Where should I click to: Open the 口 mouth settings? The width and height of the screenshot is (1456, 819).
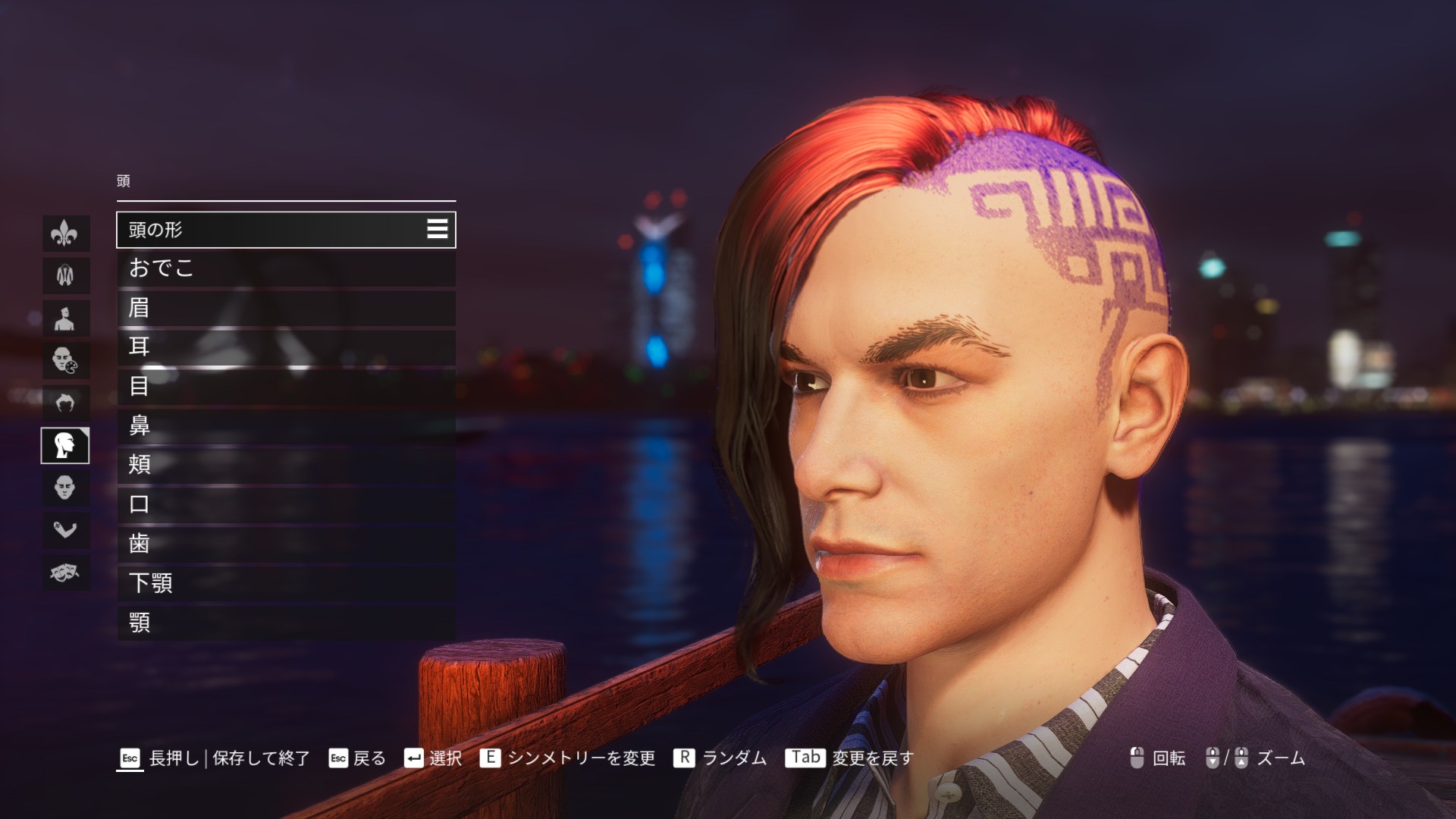(285, 504)
